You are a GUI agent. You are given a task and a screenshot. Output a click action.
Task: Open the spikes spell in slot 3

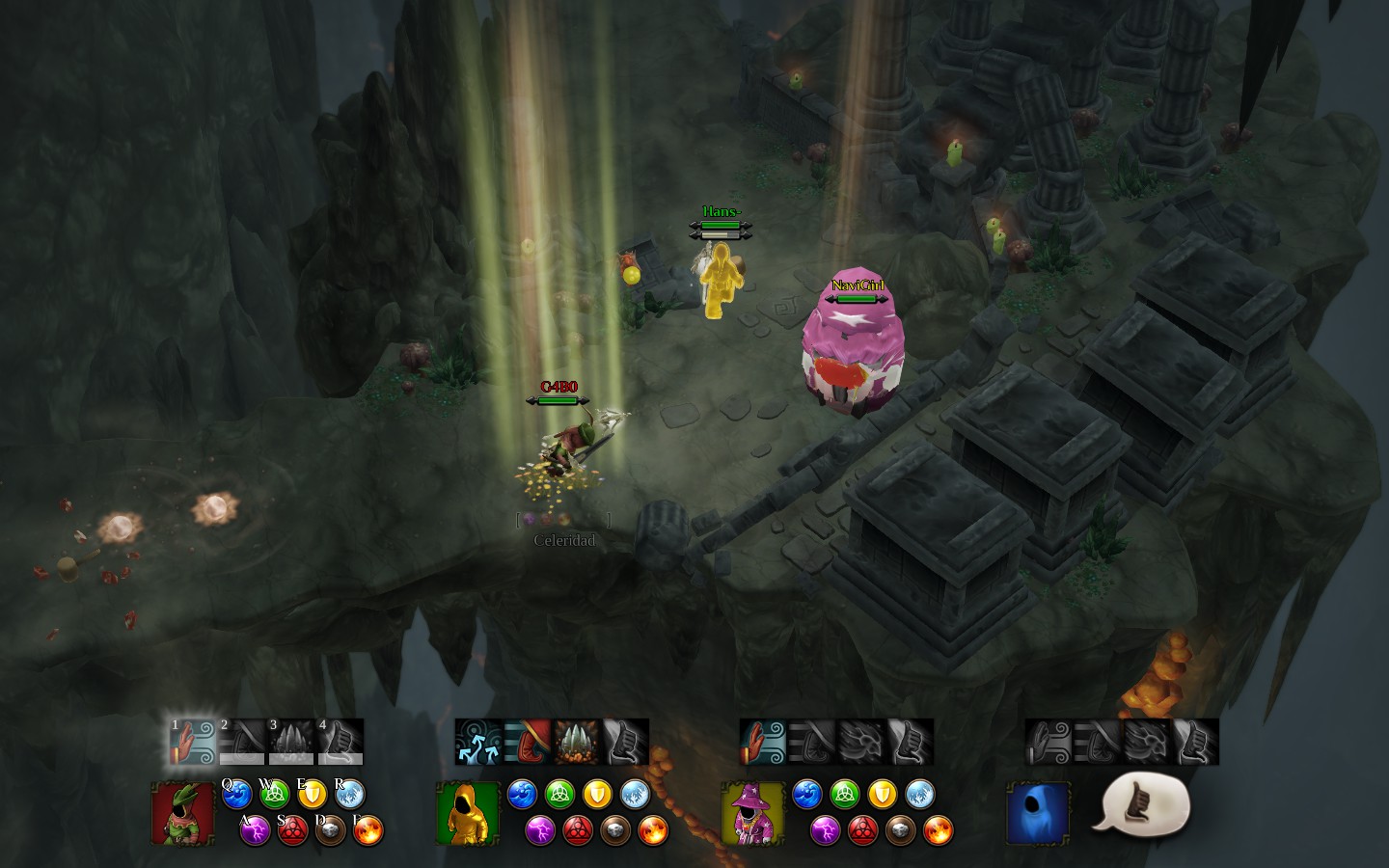291,743
